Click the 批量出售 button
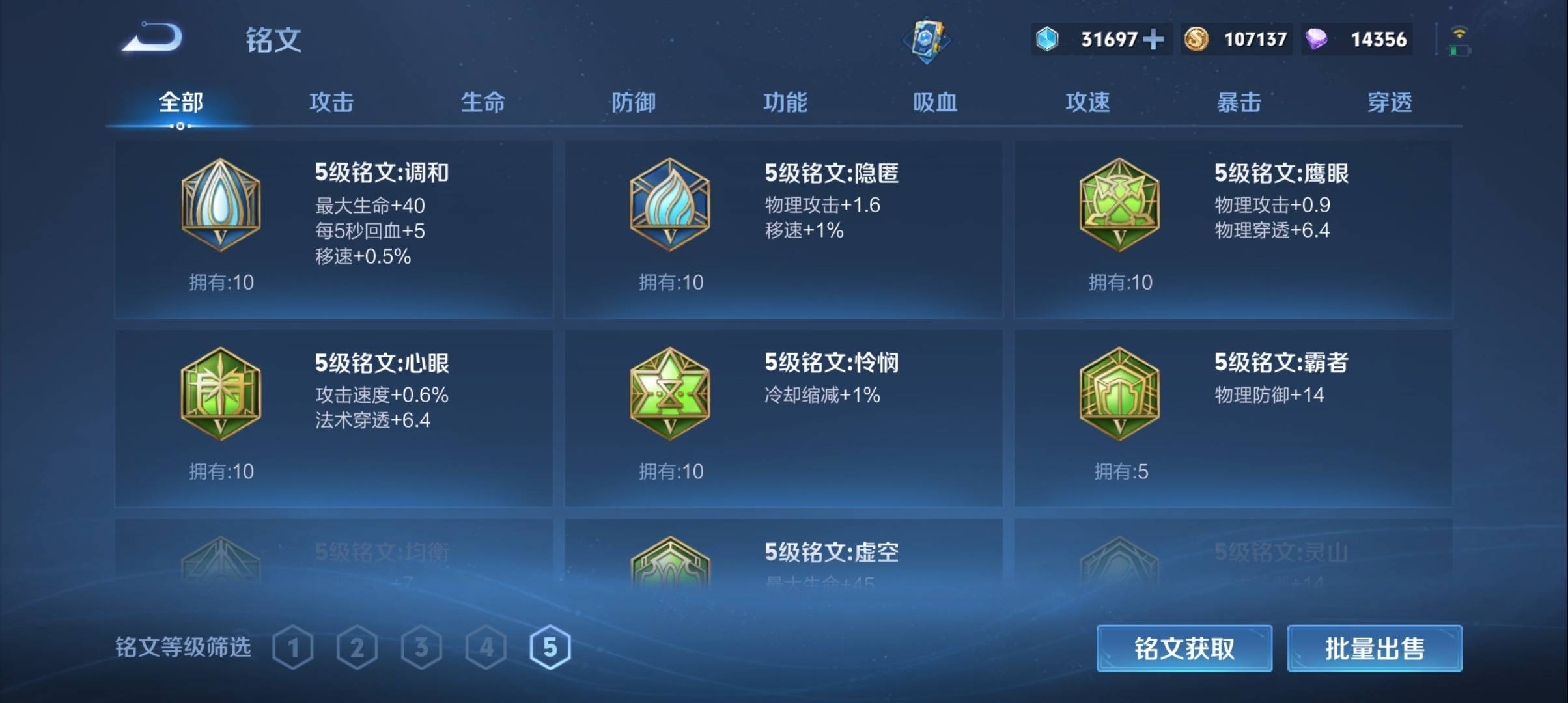The width and height of the screenshot is (1568, 703). [1374, 648]
